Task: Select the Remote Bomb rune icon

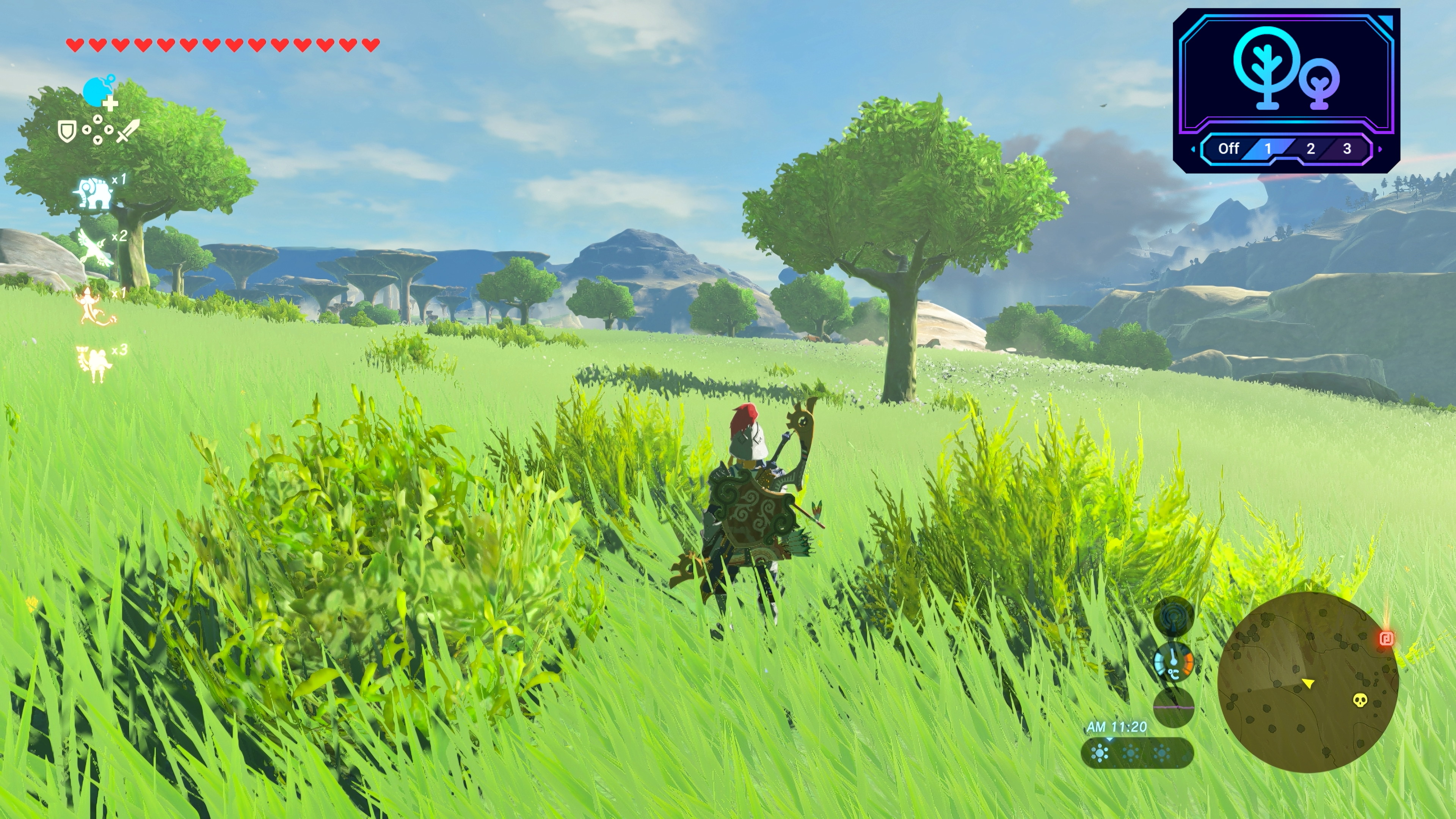Action: [96, 91]
